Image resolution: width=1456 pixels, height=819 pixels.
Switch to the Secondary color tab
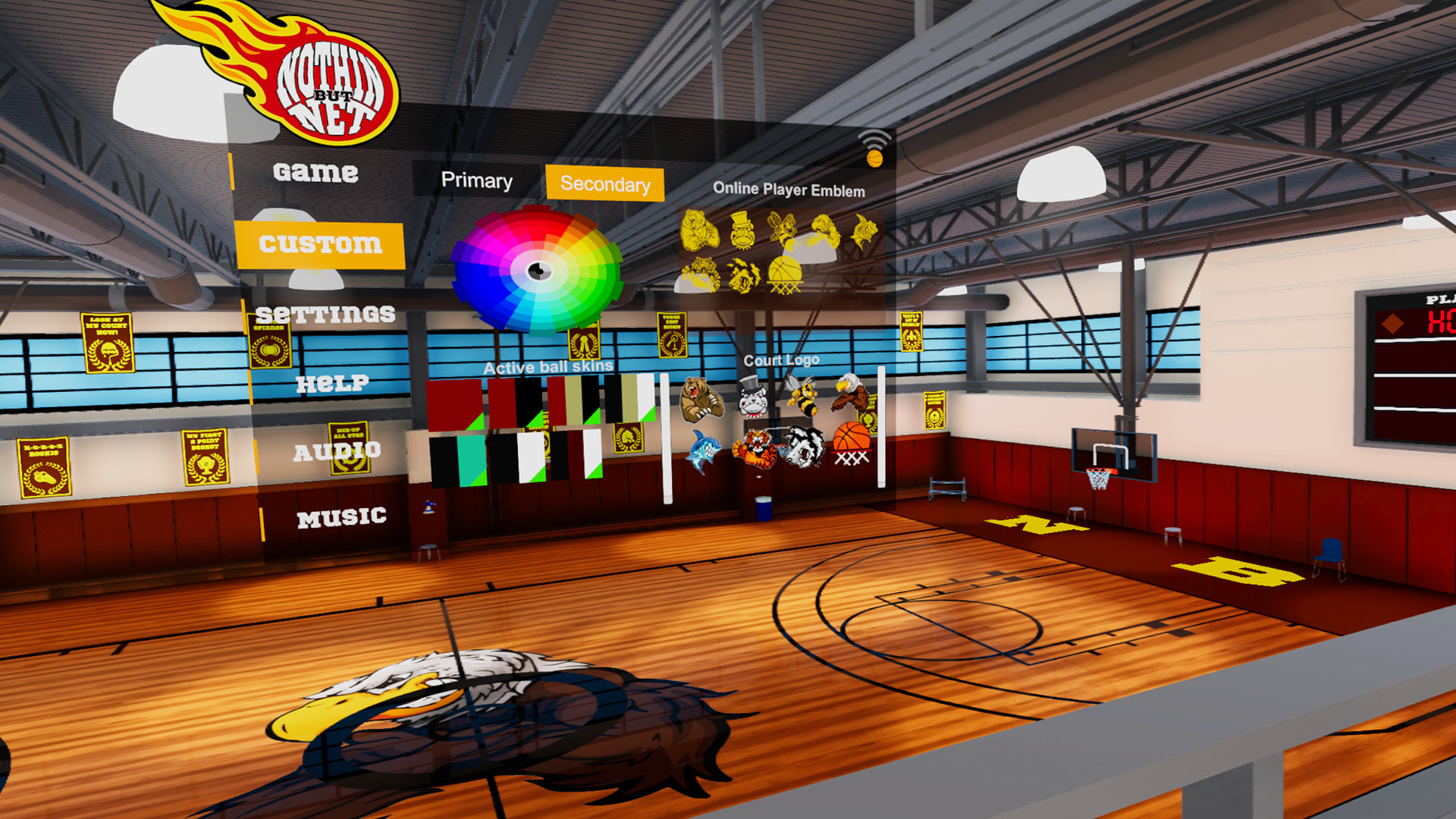point(604,184)
